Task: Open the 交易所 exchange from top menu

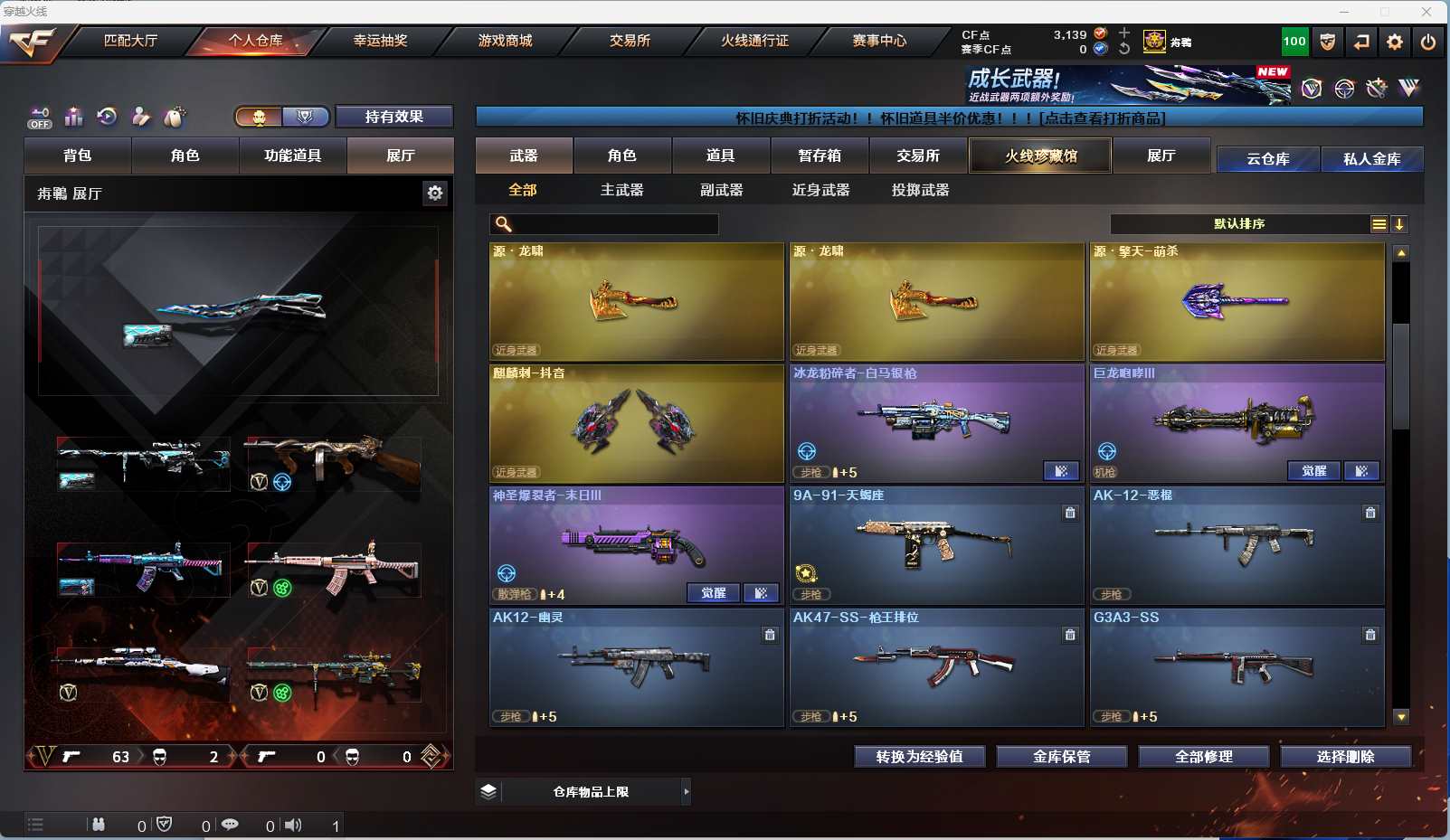Action: (x=630, y=41)
